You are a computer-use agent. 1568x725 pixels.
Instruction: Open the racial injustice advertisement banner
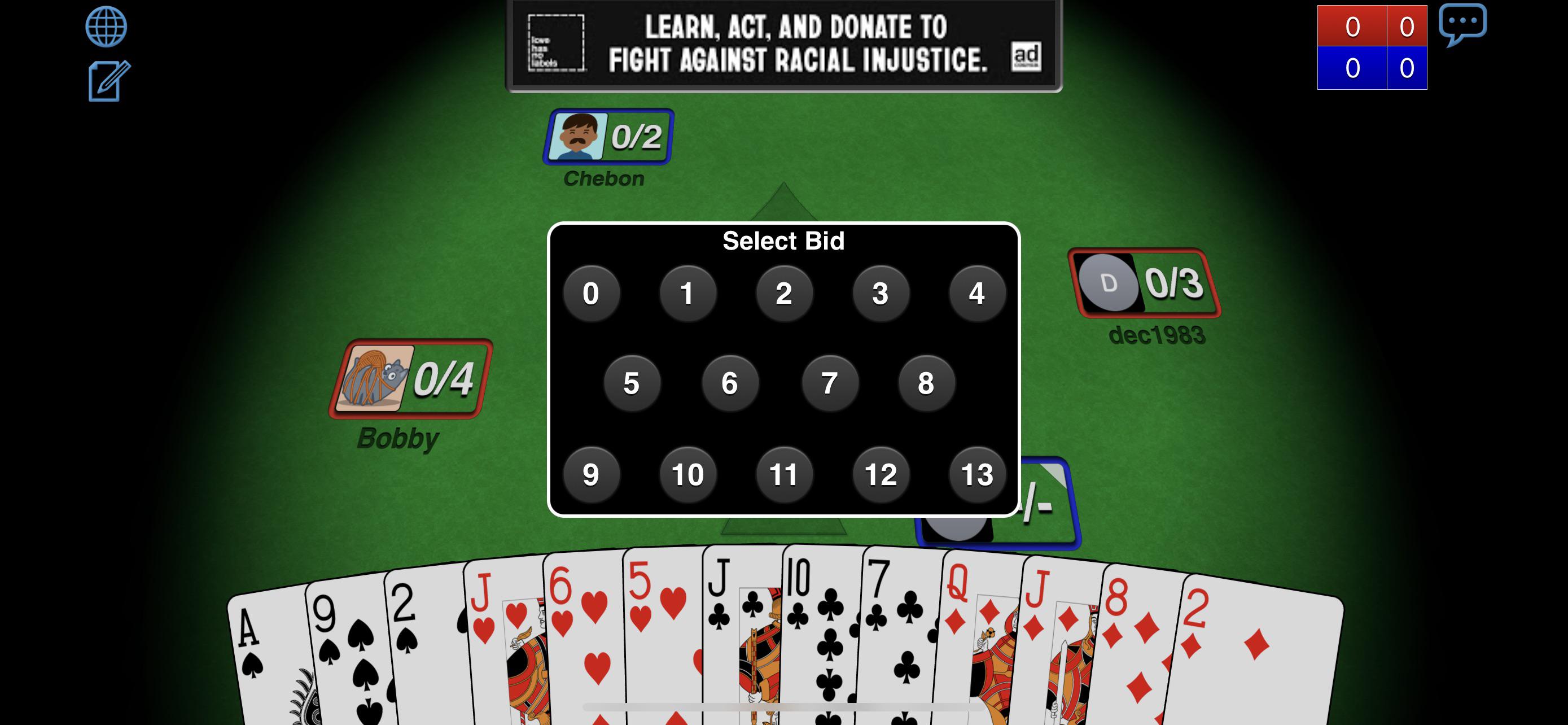click(785, 44)
